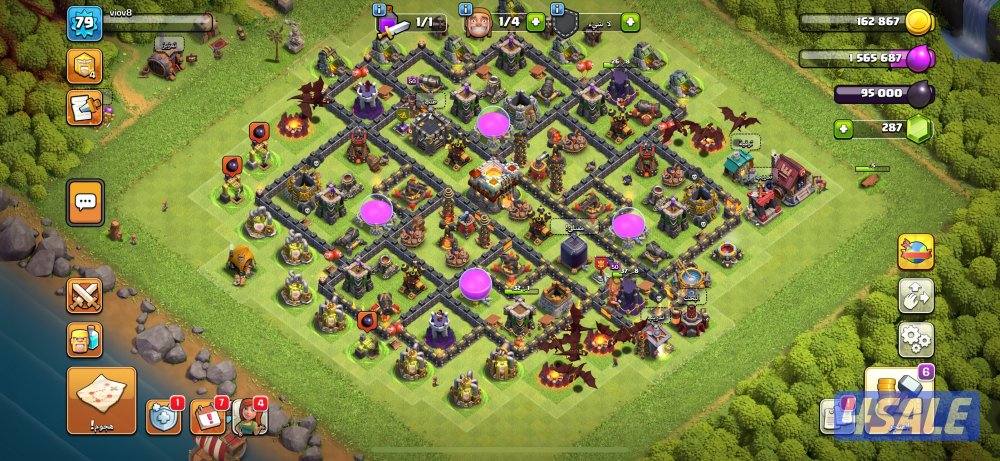Open the chat speech bubble
The image size is (1000, 461).
[x=85, y=203]
